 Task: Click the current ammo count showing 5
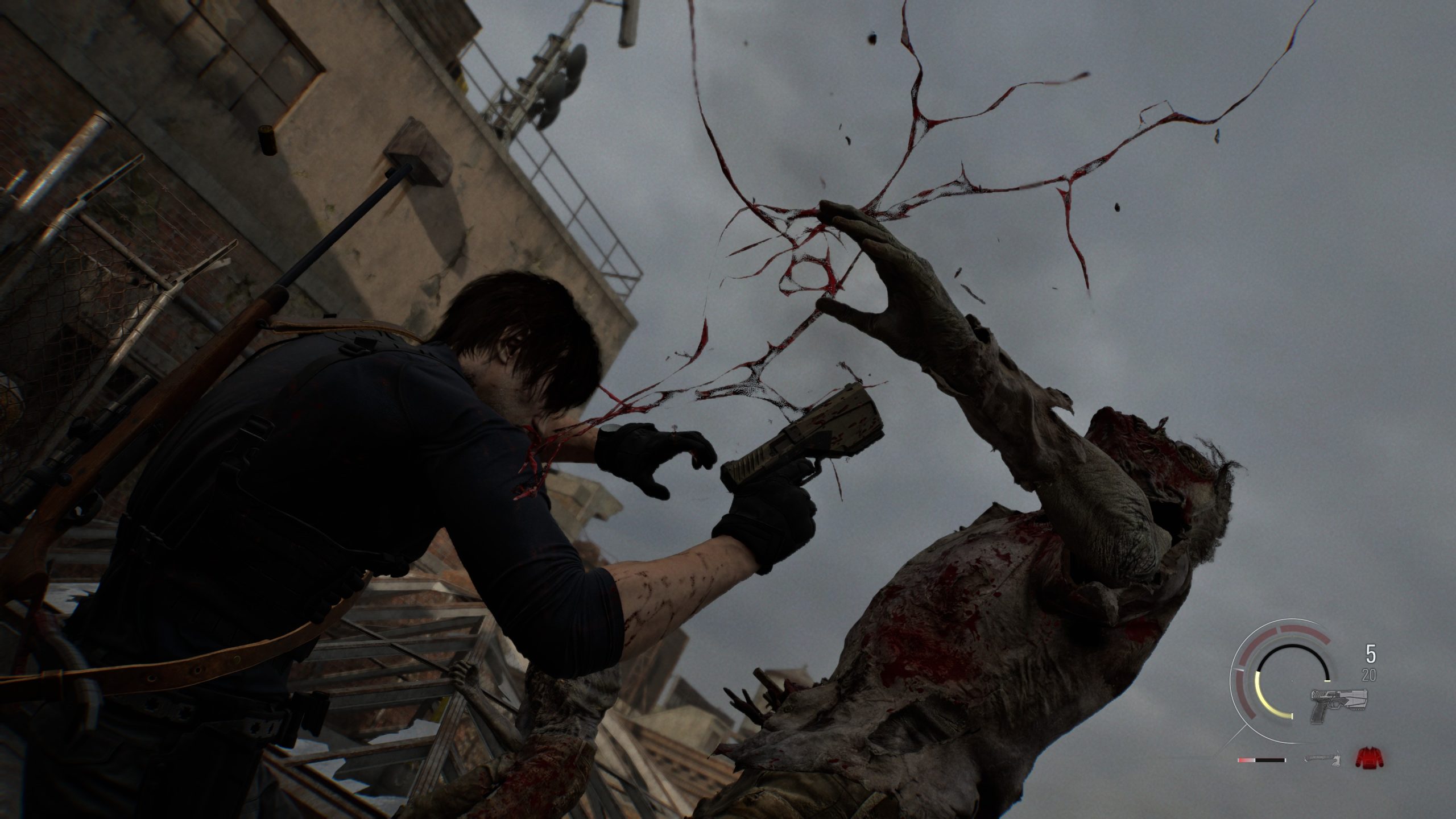1372,654
